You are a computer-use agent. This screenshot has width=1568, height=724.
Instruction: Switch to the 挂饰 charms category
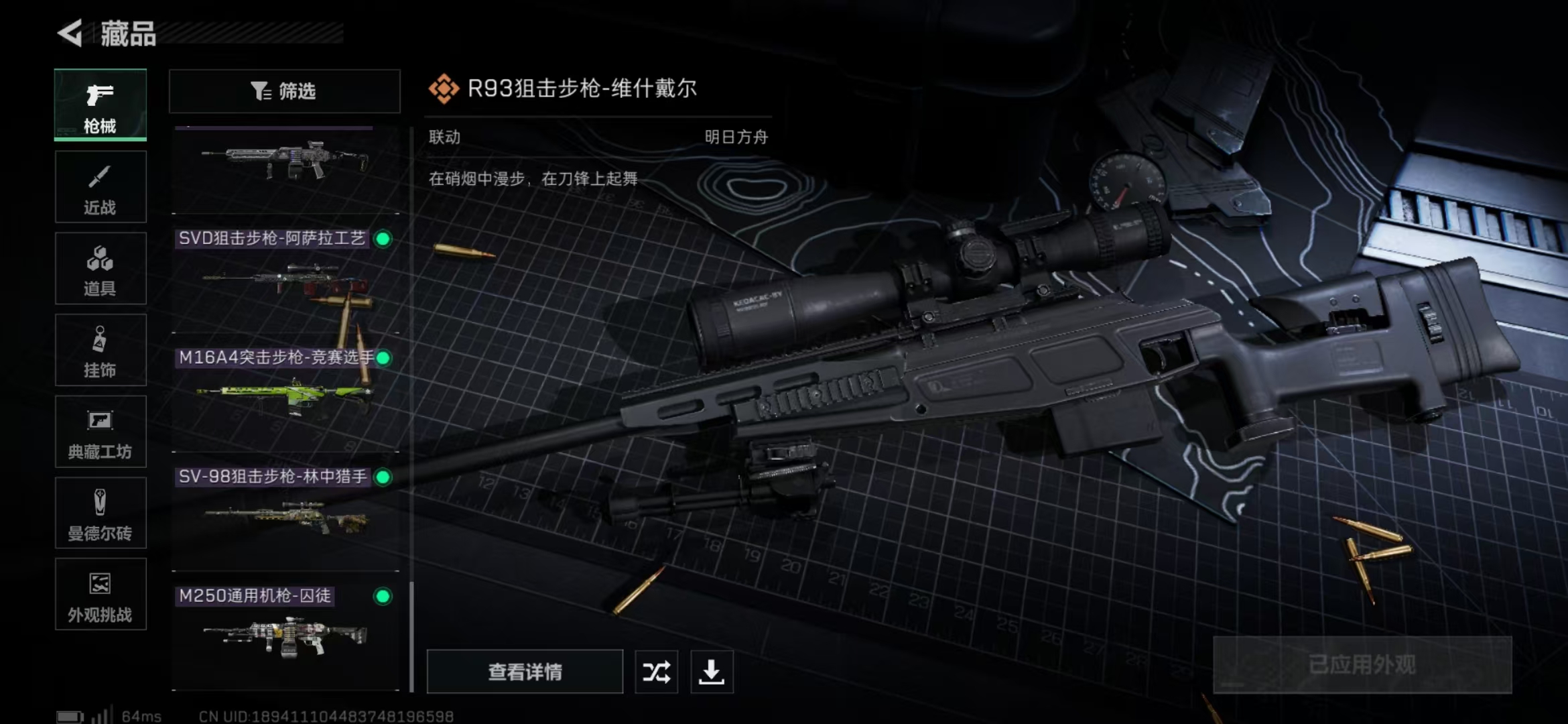pos(100,350)
